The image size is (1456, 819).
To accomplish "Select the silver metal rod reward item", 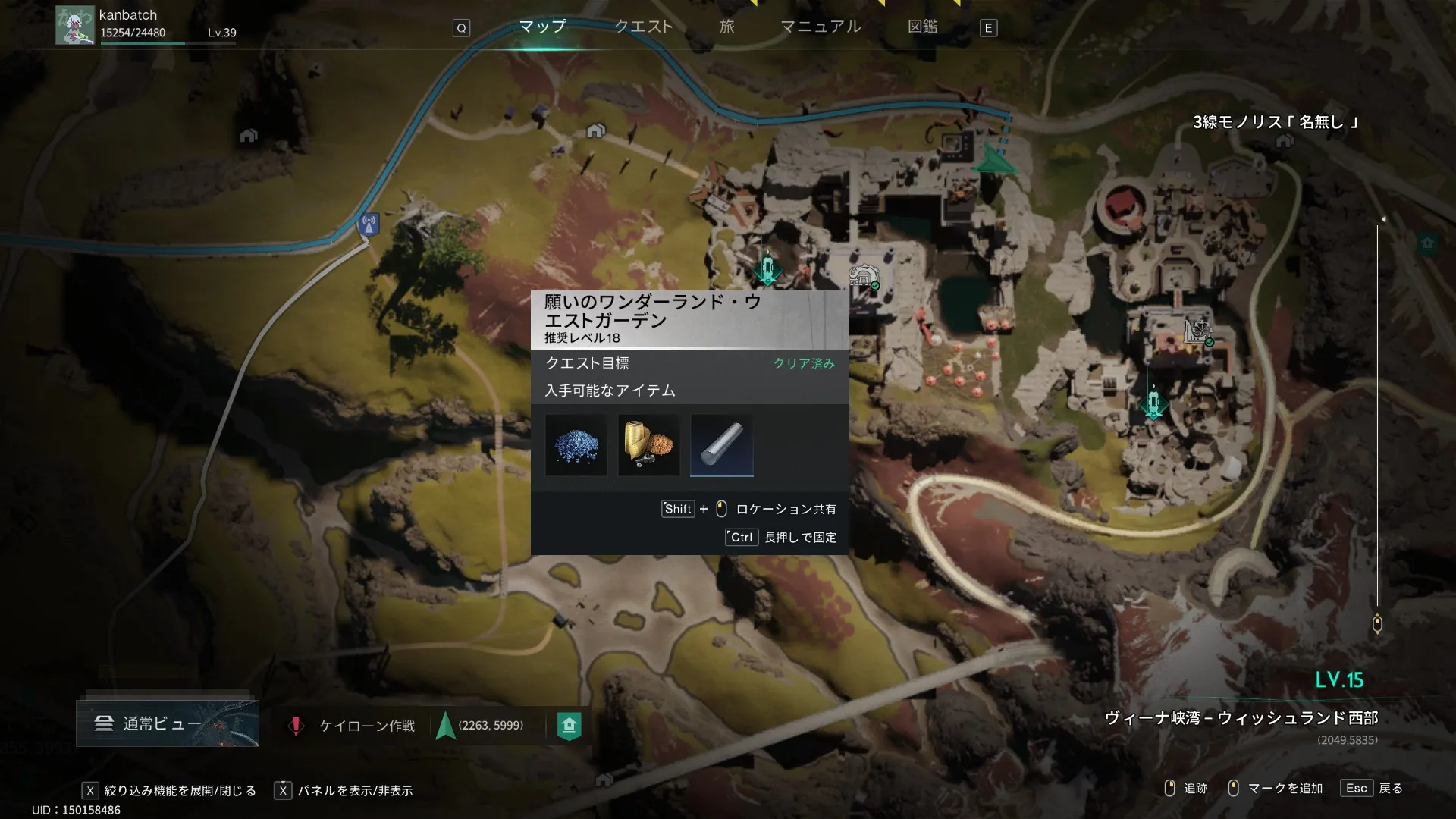I will [721, 445].
